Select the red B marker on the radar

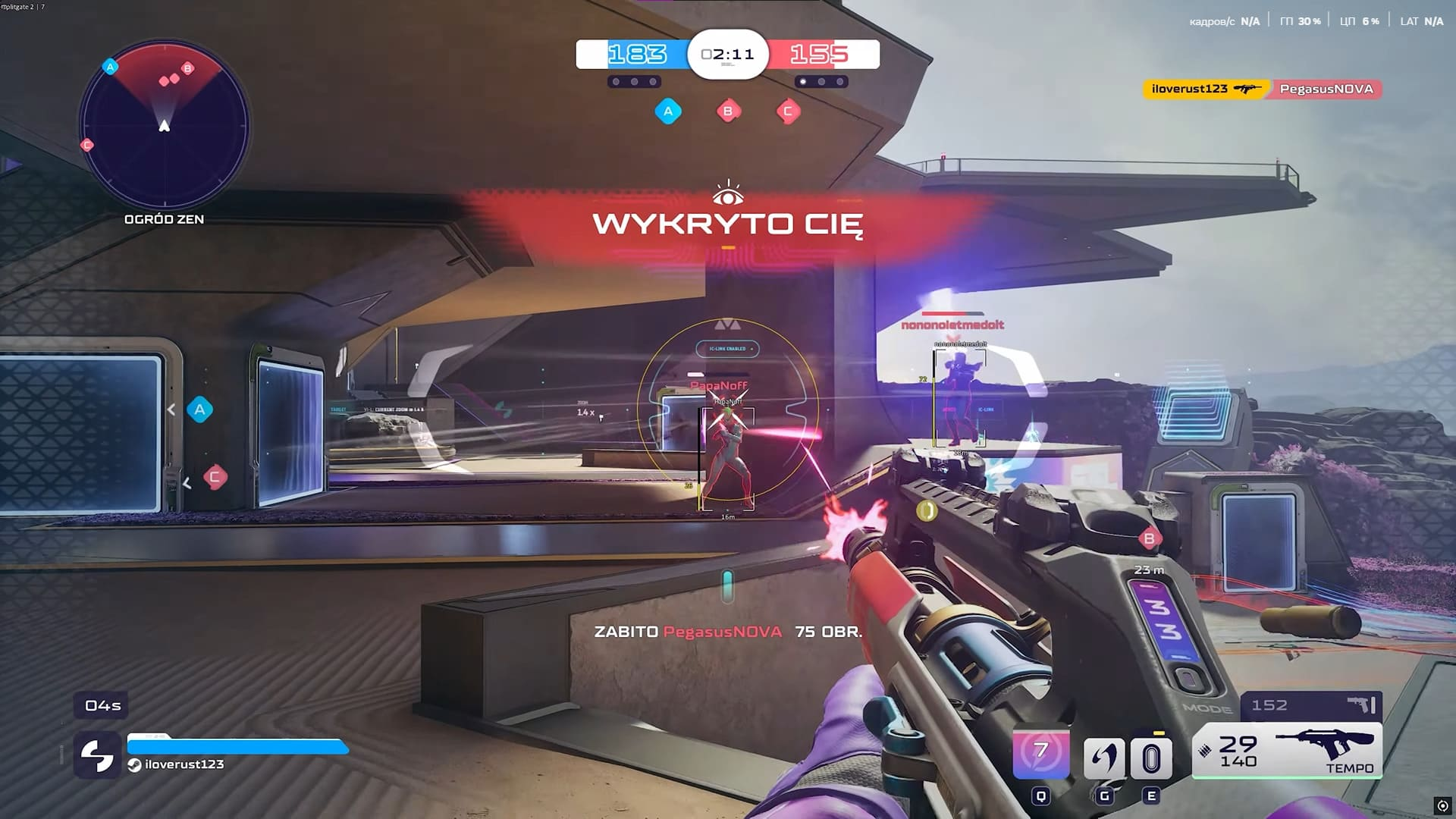(x=188, y=68)
